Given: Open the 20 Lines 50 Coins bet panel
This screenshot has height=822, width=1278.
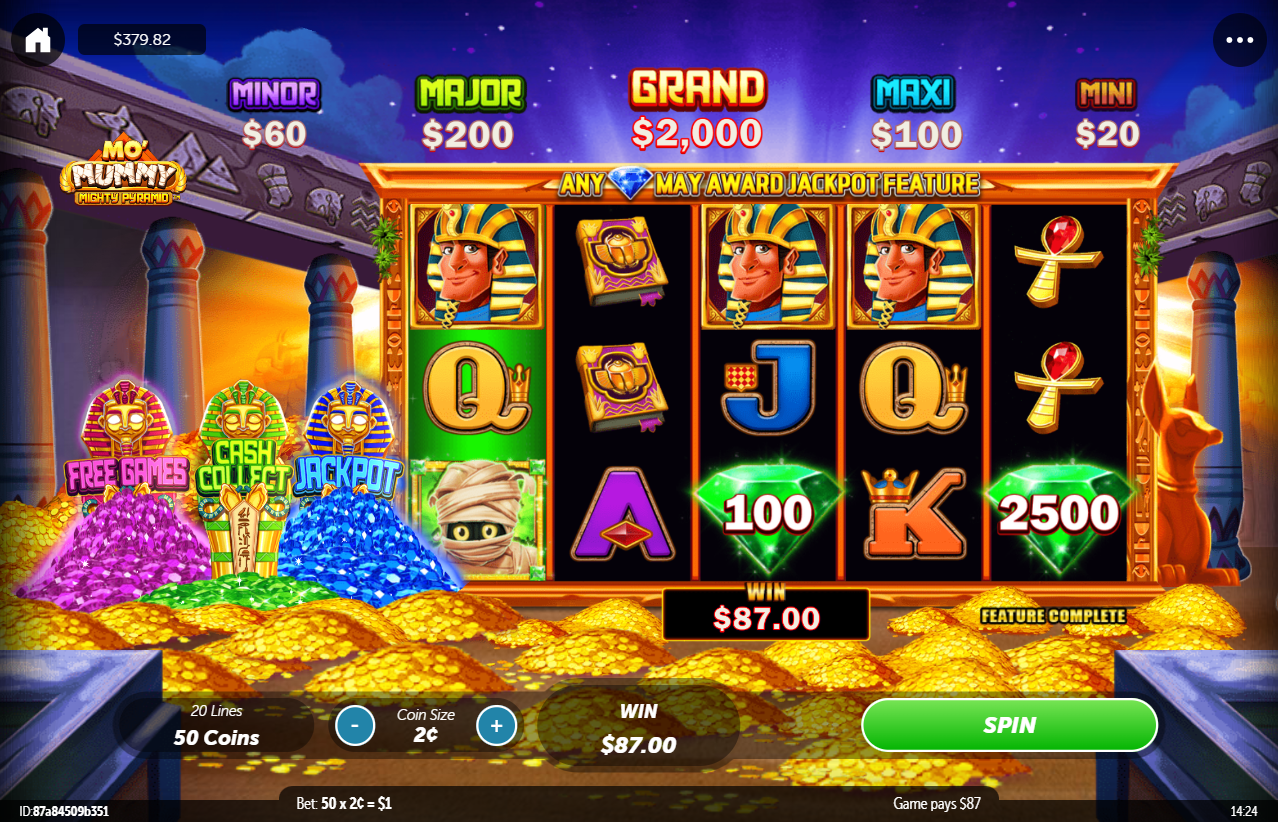Looking at the screenshot, I should click(217, 726).
